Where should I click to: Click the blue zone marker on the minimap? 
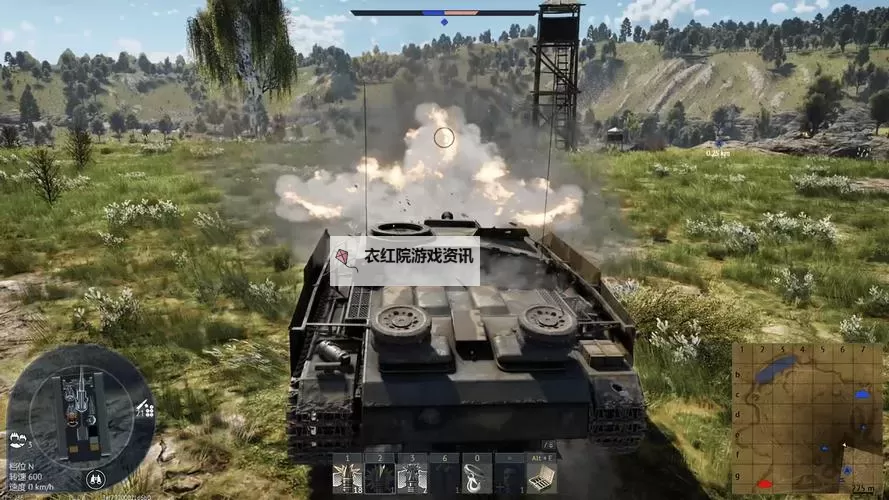(x=862, y=395)
